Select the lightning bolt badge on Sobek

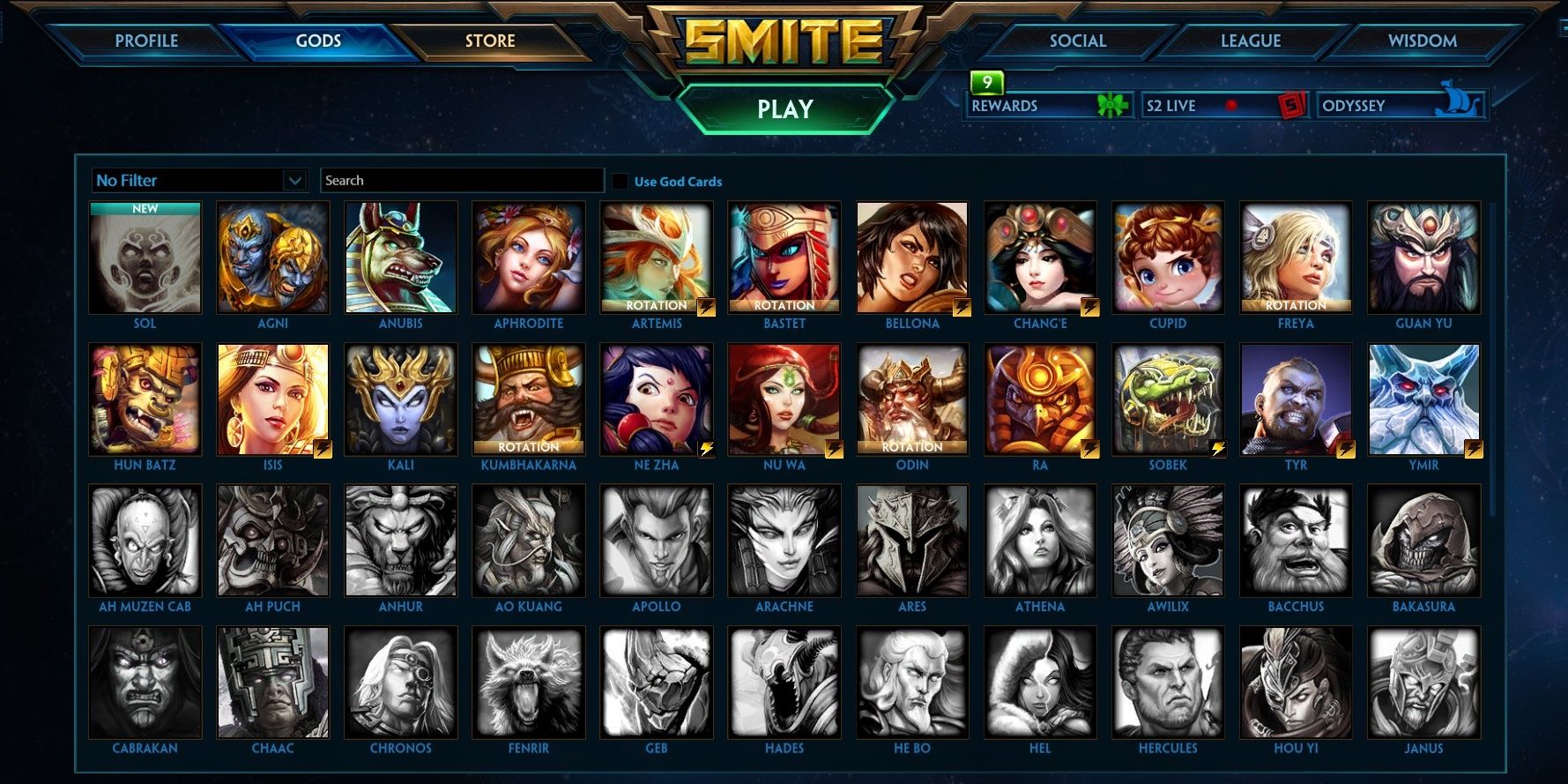[1216, 448]
